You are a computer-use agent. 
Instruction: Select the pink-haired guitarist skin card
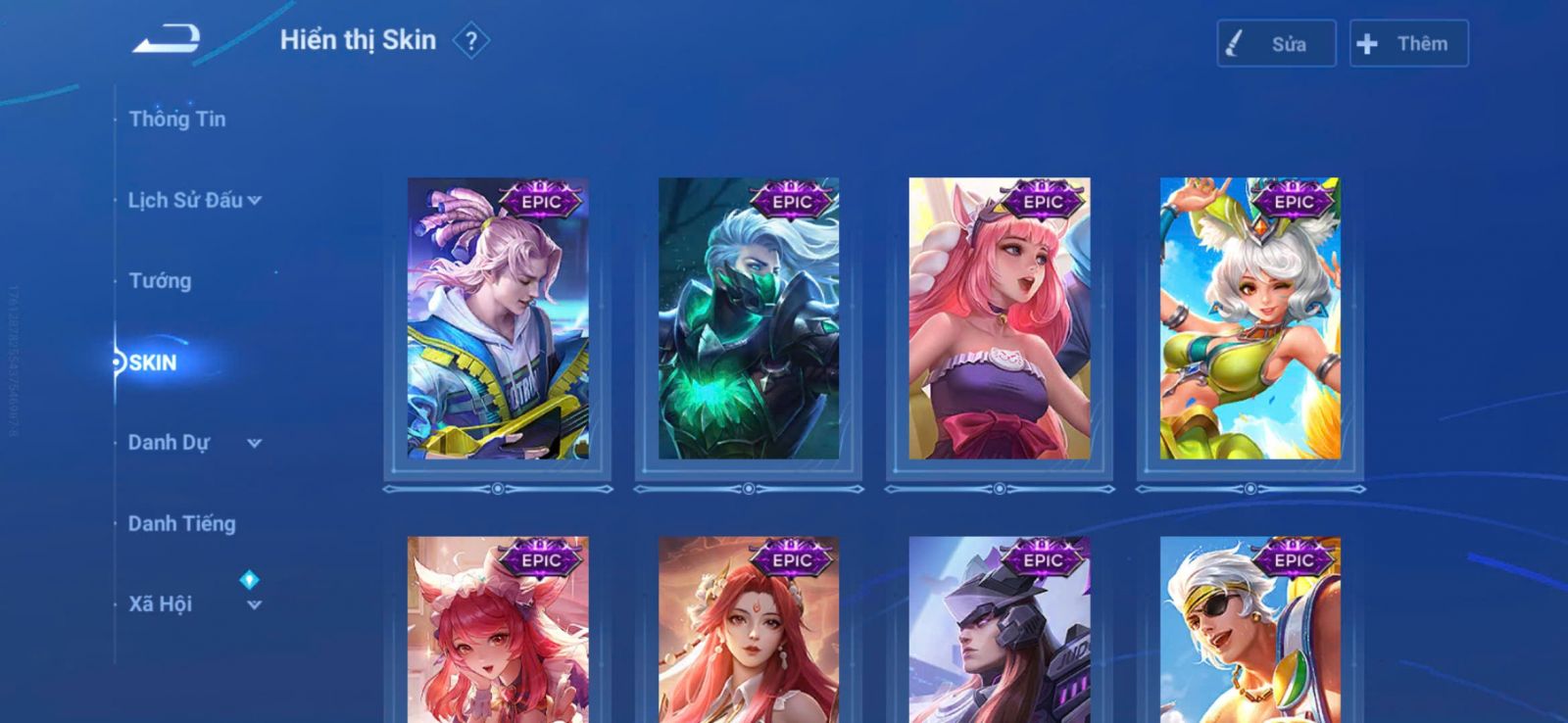point(498,319)
